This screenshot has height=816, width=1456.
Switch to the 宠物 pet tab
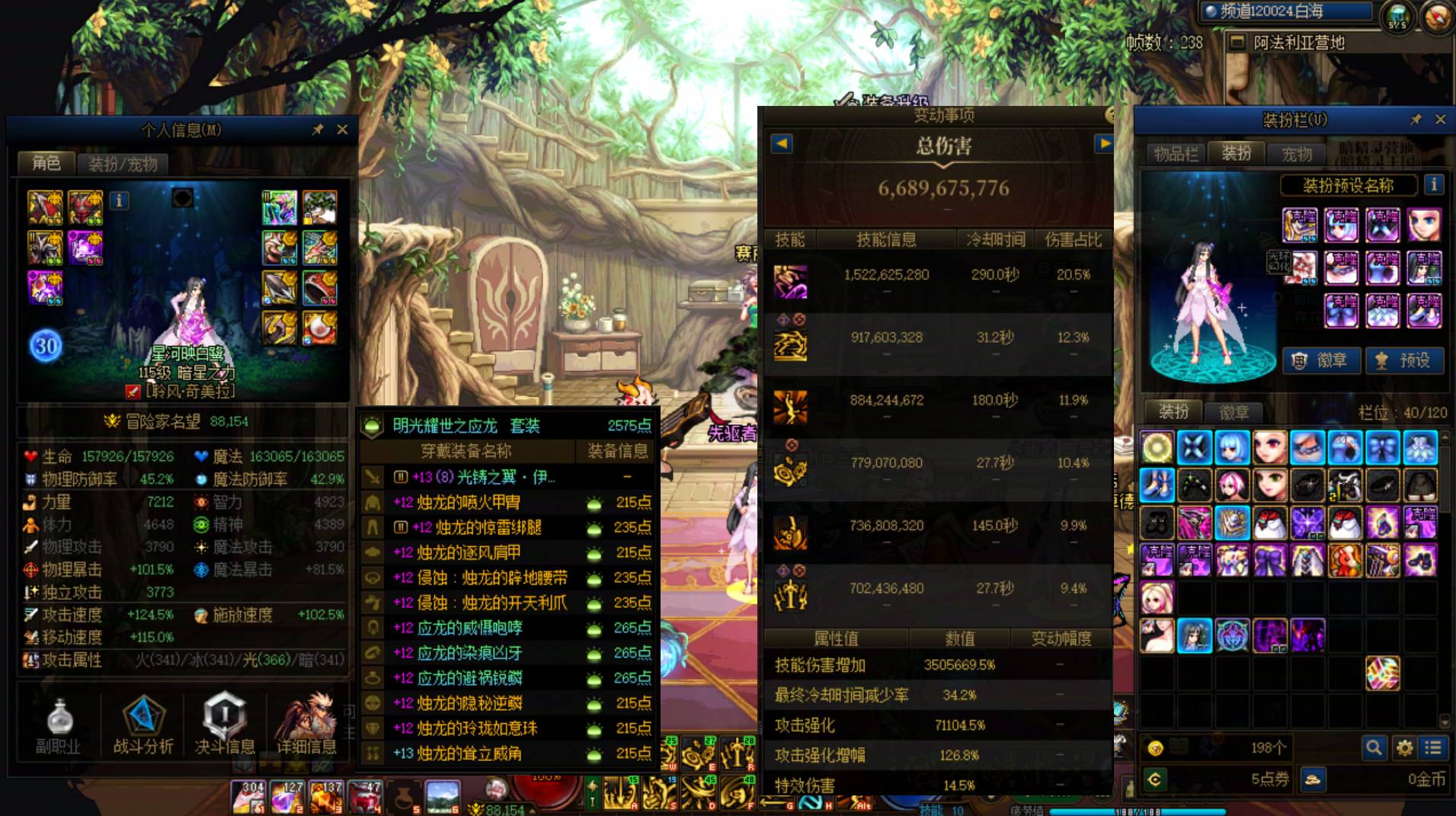pos(1296,154)
